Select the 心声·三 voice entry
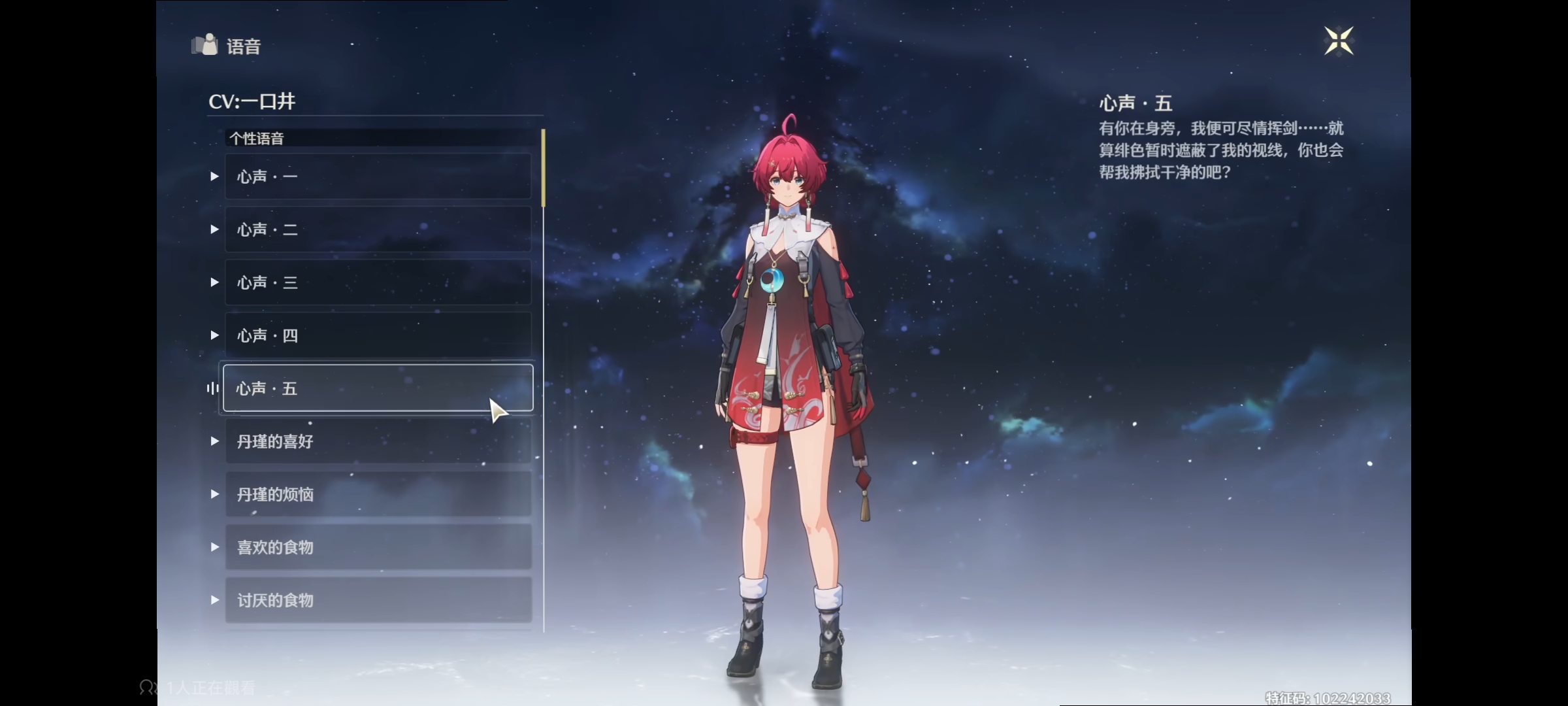The width and height of the screenshot is (1568, 706). [378, 282]
